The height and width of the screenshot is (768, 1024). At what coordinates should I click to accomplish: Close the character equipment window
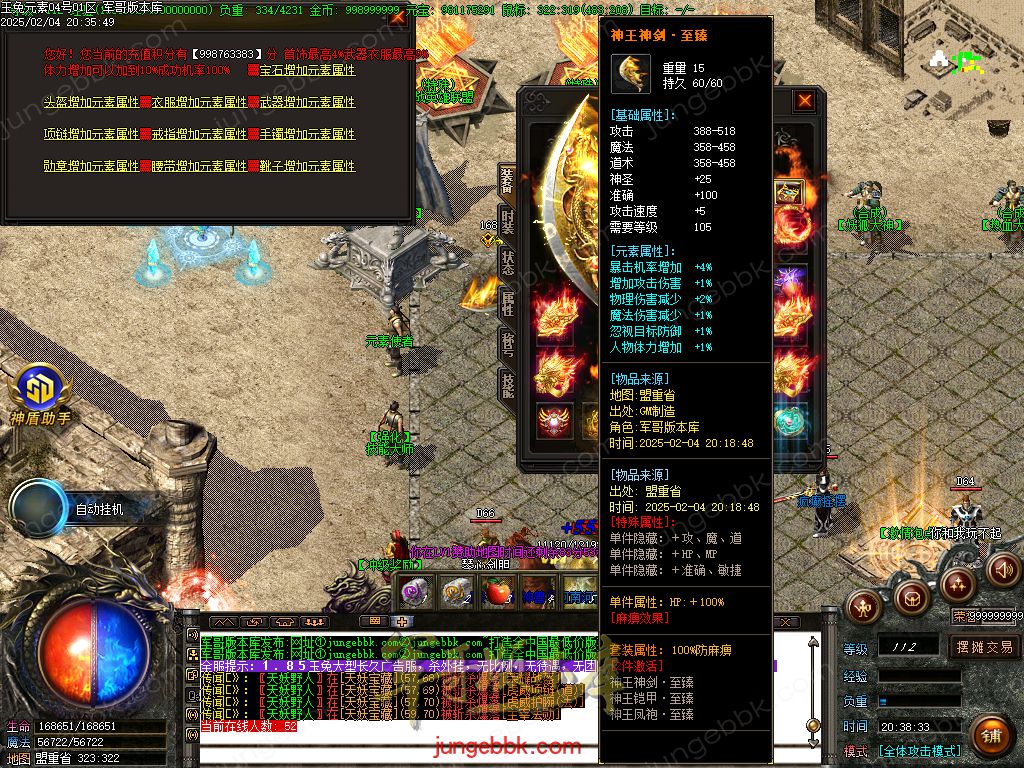[x=804, y=101]
